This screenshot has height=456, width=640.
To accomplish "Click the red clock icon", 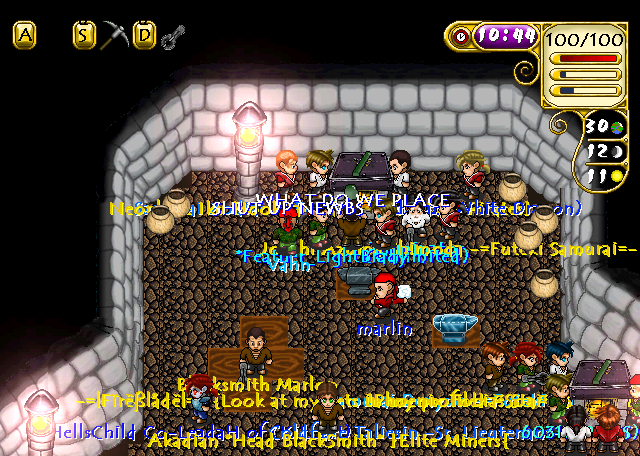I will point(461,36).
